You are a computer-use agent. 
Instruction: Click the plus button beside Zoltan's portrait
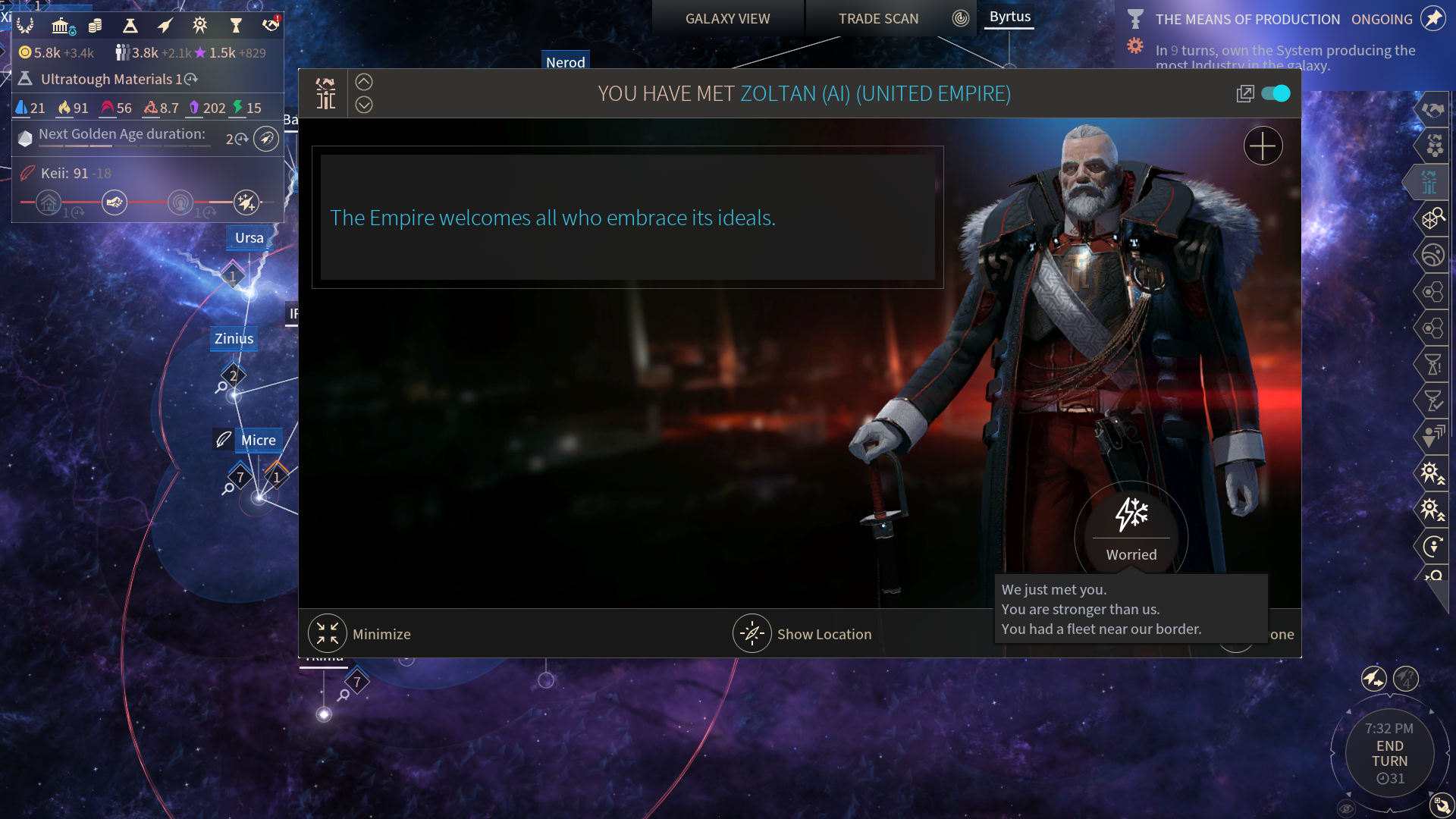(x=1263, y=146)
